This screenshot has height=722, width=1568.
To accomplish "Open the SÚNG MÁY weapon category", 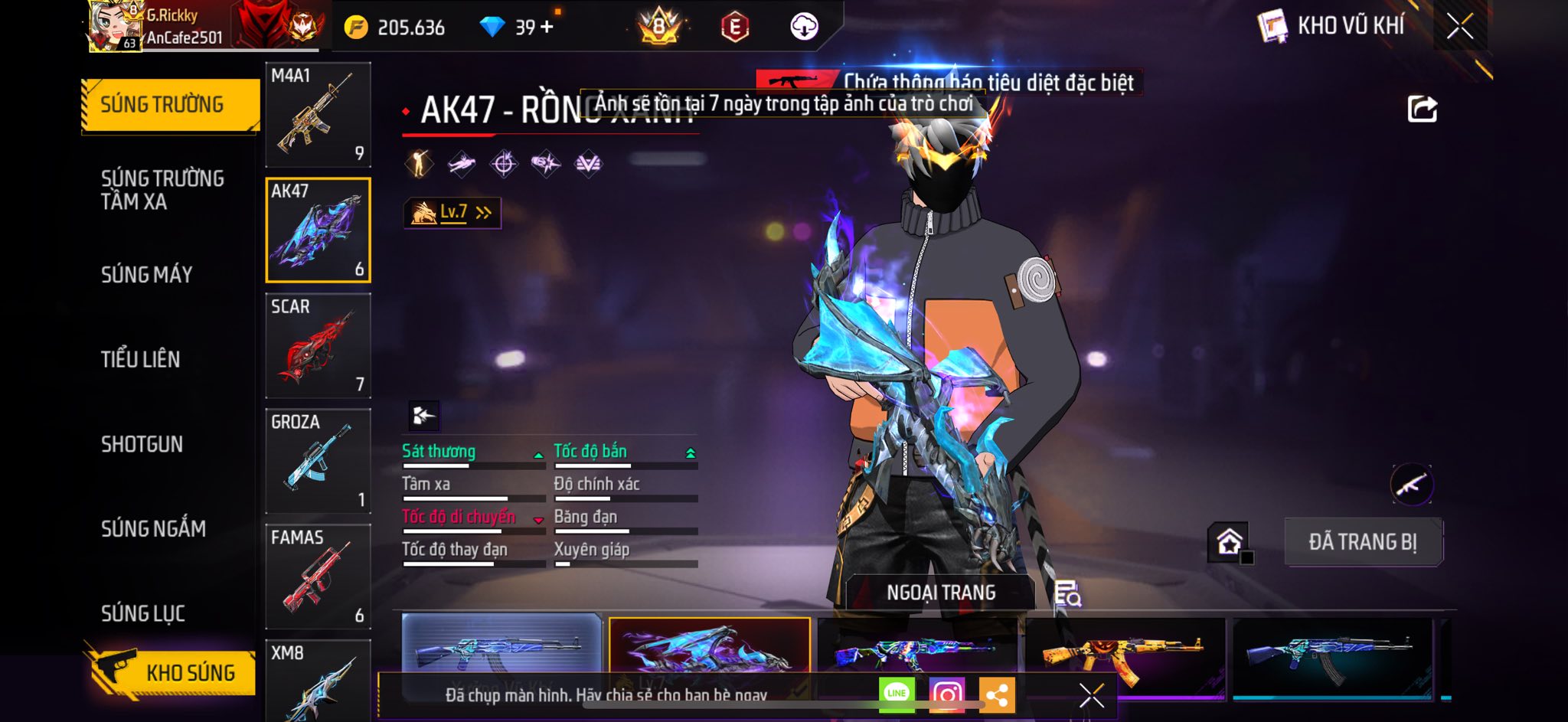I will [x=146, y=274].
